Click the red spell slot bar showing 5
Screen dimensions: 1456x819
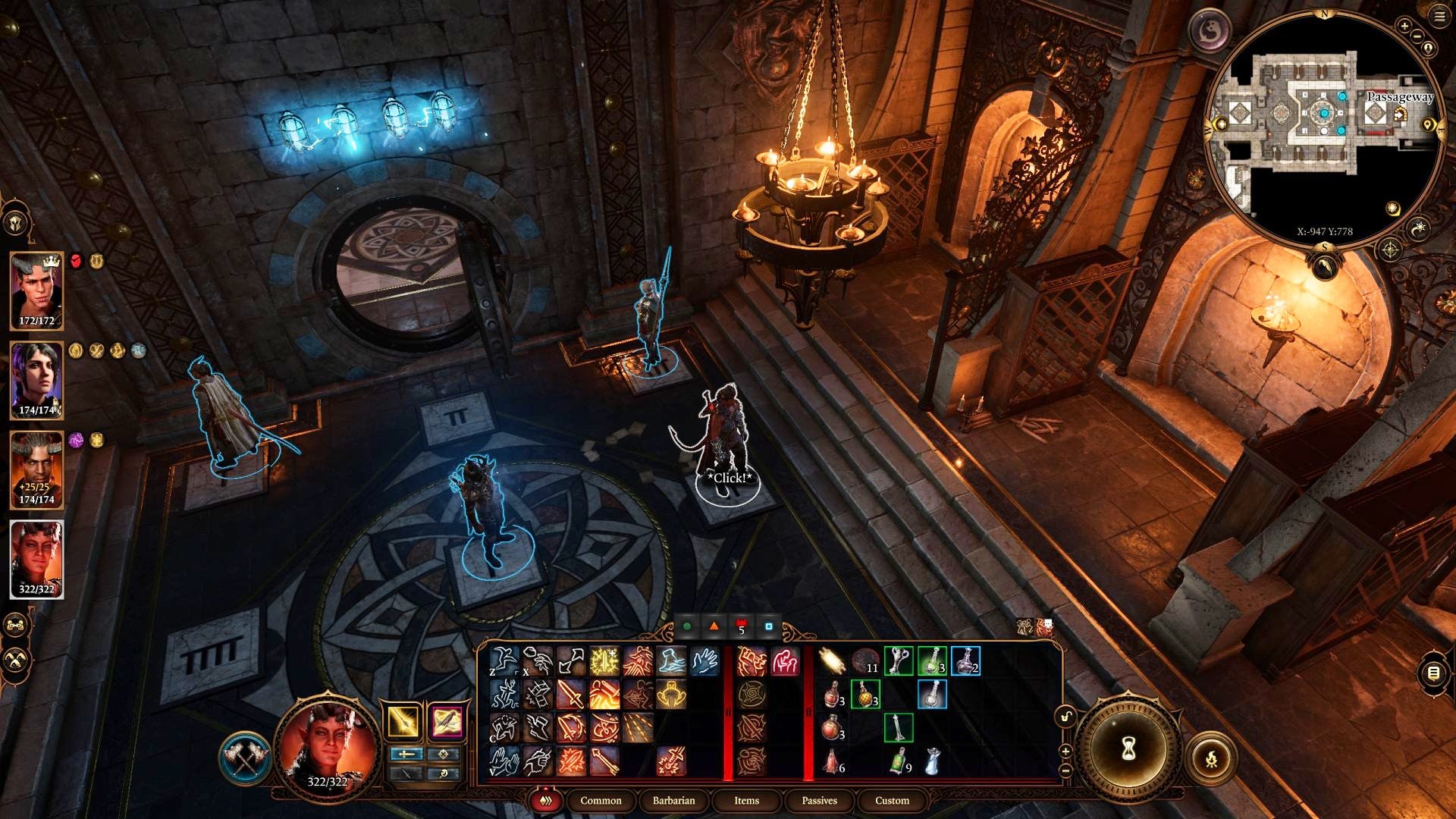click(740, 628)
